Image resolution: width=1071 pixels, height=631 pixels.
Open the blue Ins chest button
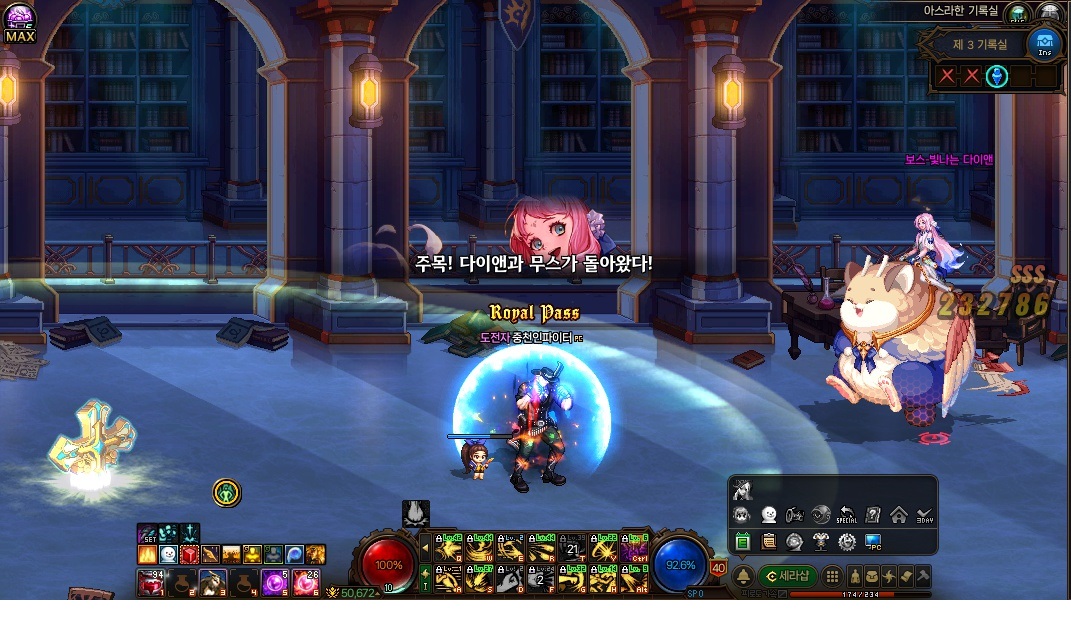[1044, 43]
